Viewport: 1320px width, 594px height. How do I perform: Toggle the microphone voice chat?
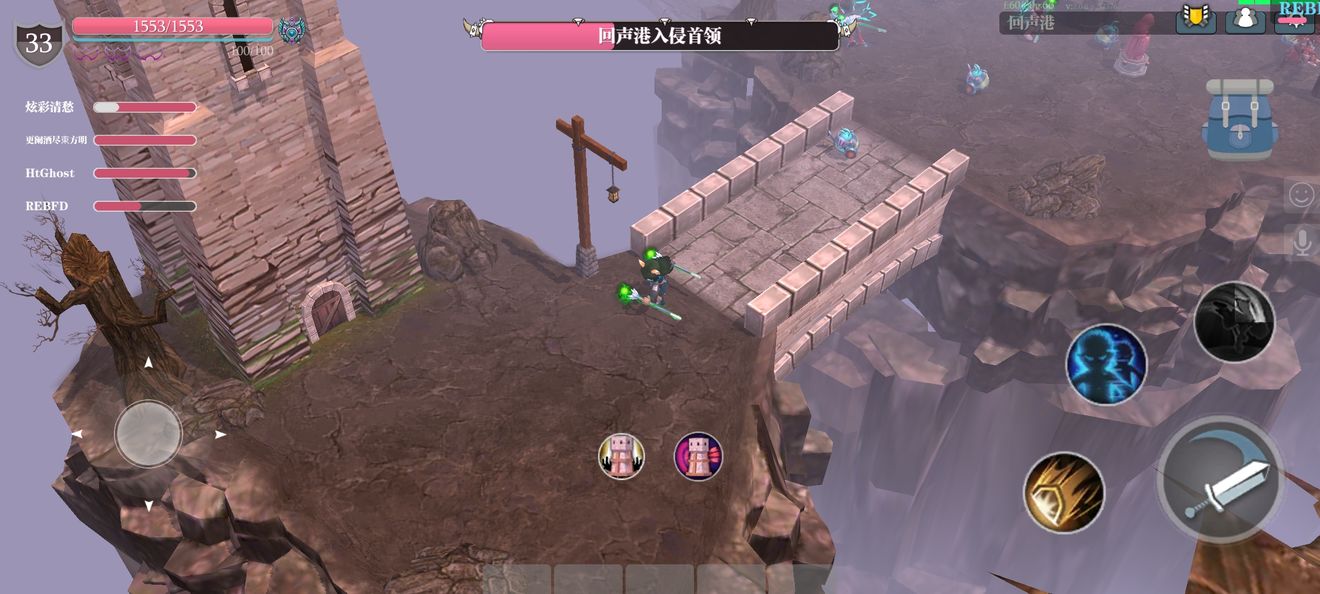[x=1301, y=242]
